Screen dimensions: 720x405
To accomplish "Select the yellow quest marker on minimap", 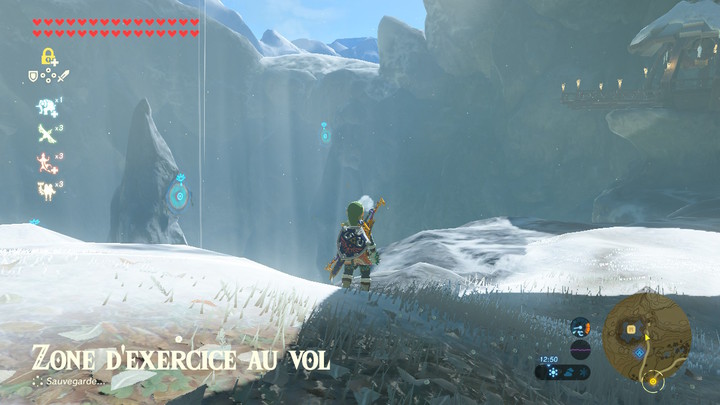I will click(x=653, y=380).
